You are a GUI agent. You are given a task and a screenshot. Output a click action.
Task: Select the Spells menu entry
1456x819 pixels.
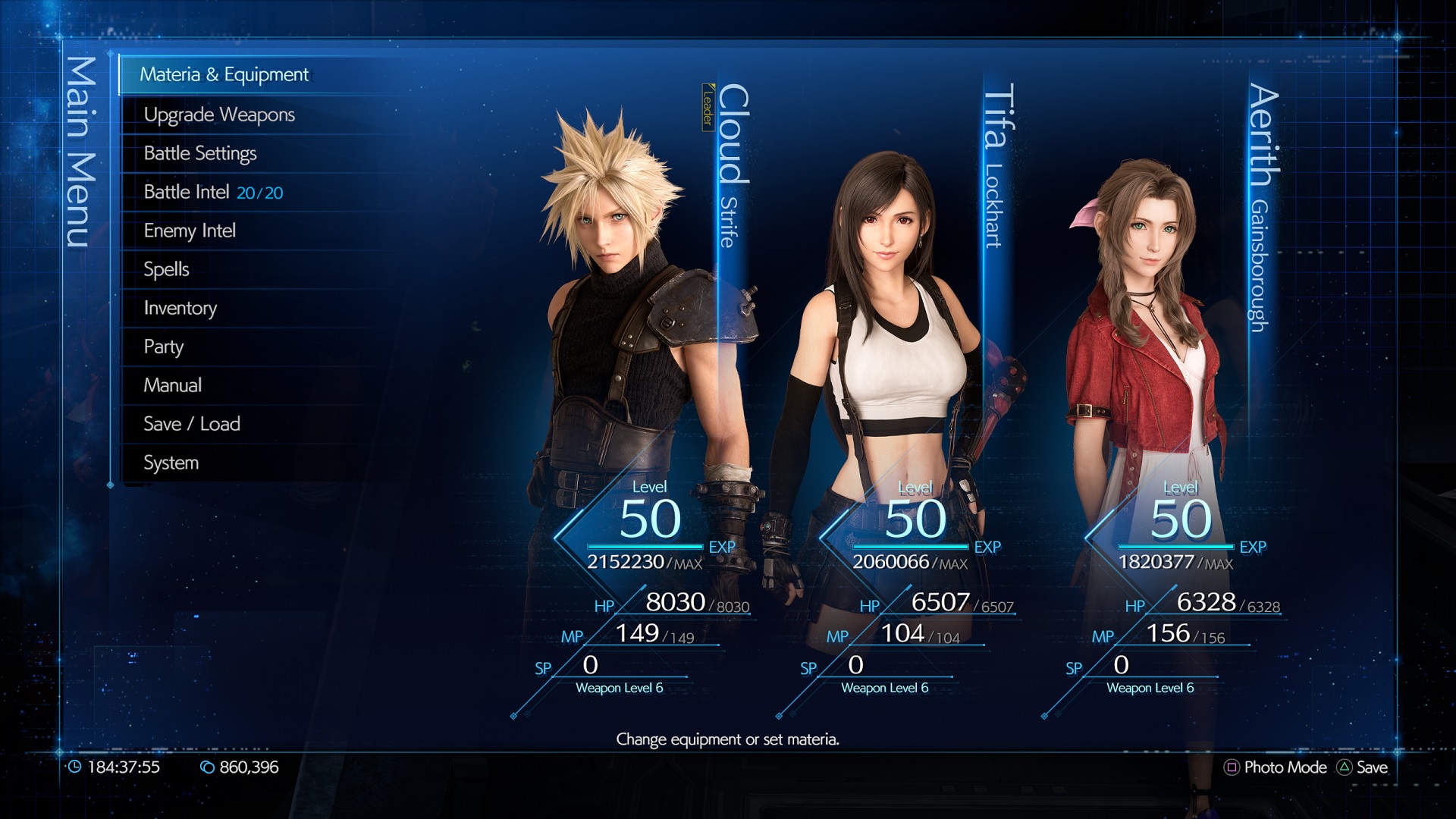coord(166,269)
